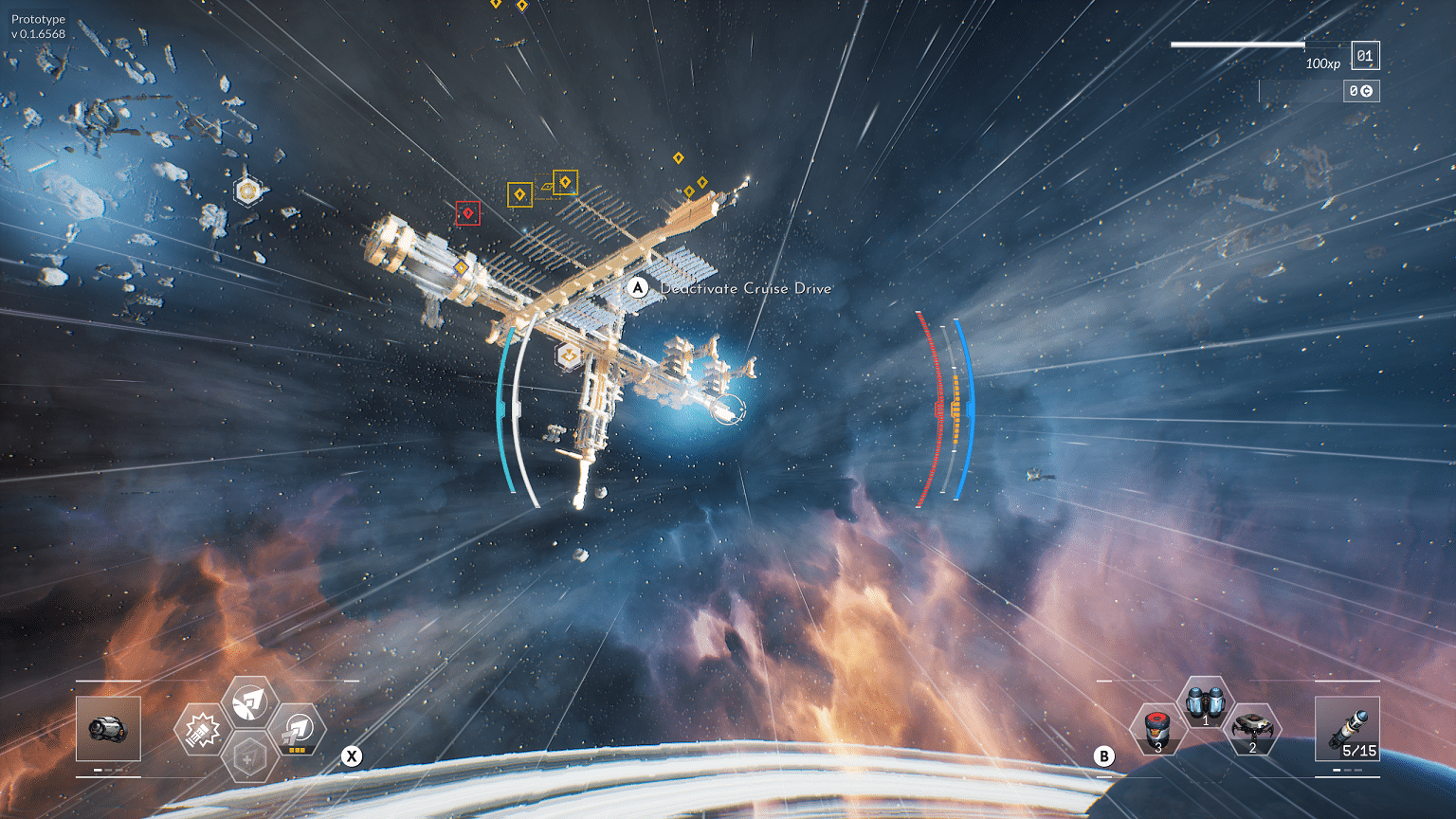Use the ability with three yellow charge pips
The height and width of the screenshot is (819, 1456).
(x=298, y=730)
